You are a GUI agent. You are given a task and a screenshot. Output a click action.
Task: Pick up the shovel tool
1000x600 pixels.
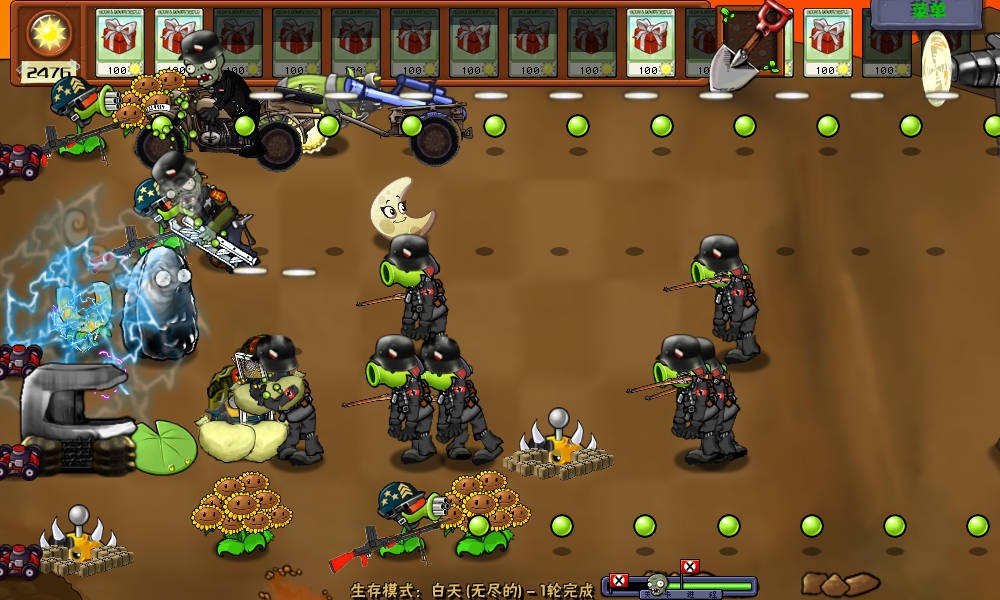(751, 44)
